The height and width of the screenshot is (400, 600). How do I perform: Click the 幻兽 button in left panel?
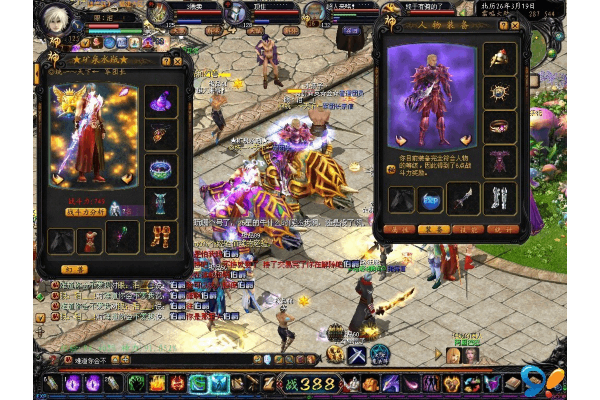click(73, 268)
